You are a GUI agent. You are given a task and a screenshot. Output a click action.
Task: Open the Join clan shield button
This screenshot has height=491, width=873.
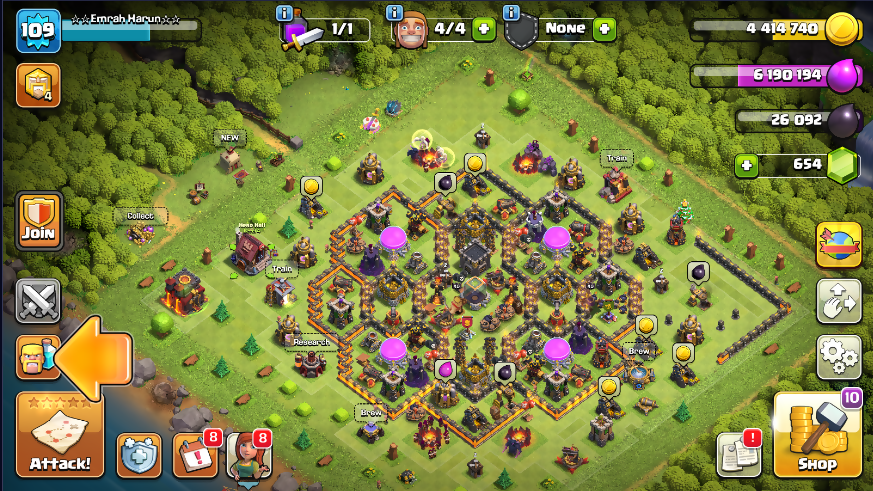(39, 222)
